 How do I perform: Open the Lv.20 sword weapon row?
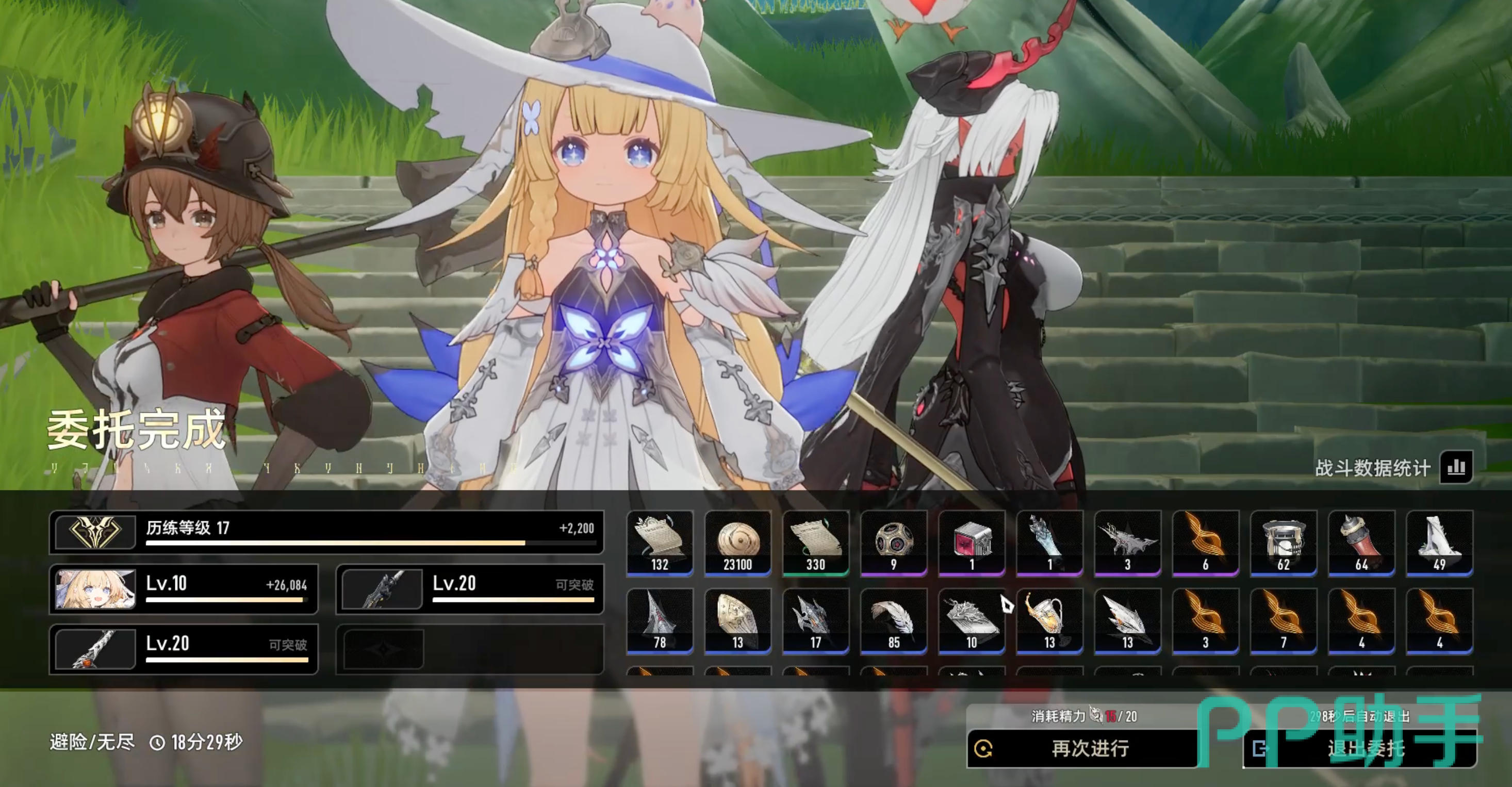click(x=184, y=649)
